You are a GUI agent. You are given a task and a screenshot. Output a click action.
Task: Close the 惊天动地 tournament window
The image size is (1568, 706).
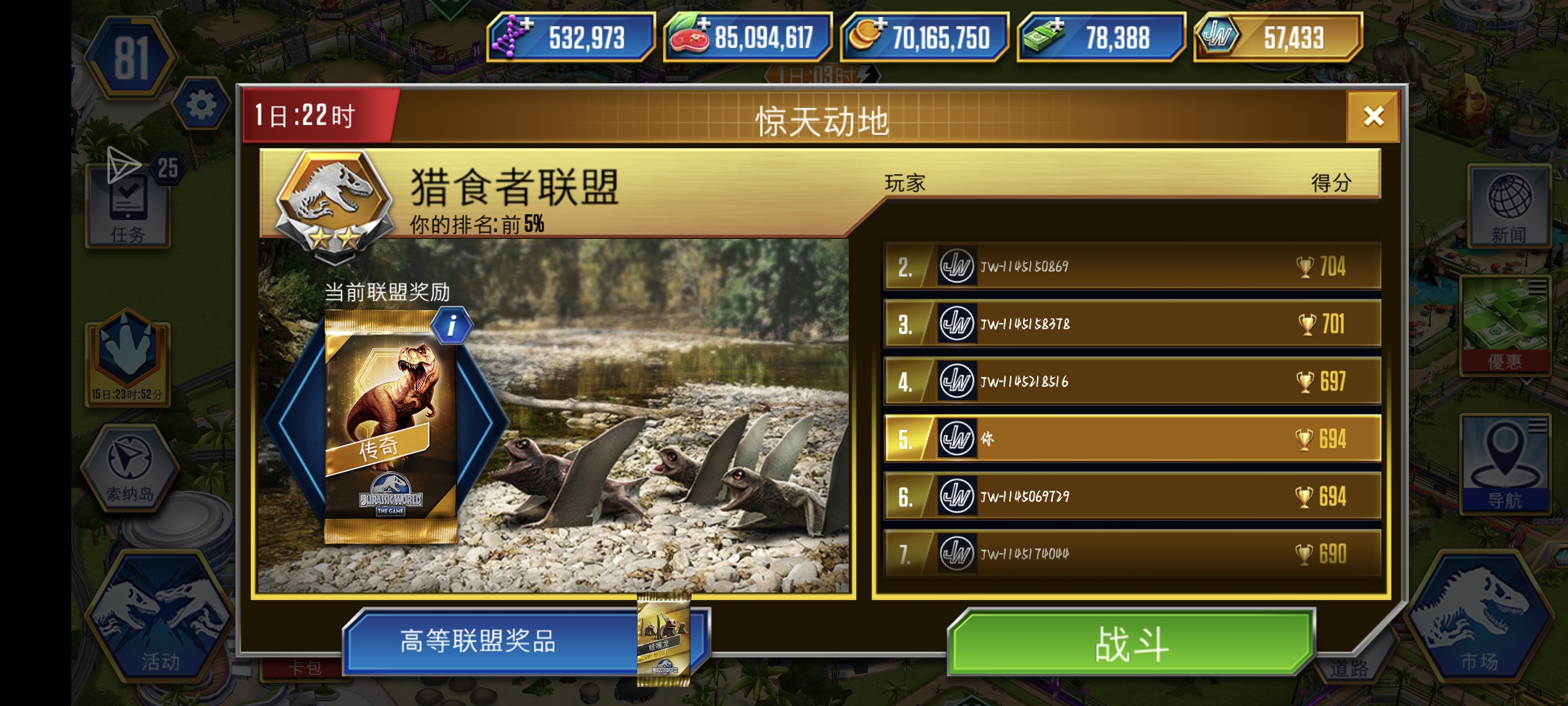click(x=1374, y=116)
